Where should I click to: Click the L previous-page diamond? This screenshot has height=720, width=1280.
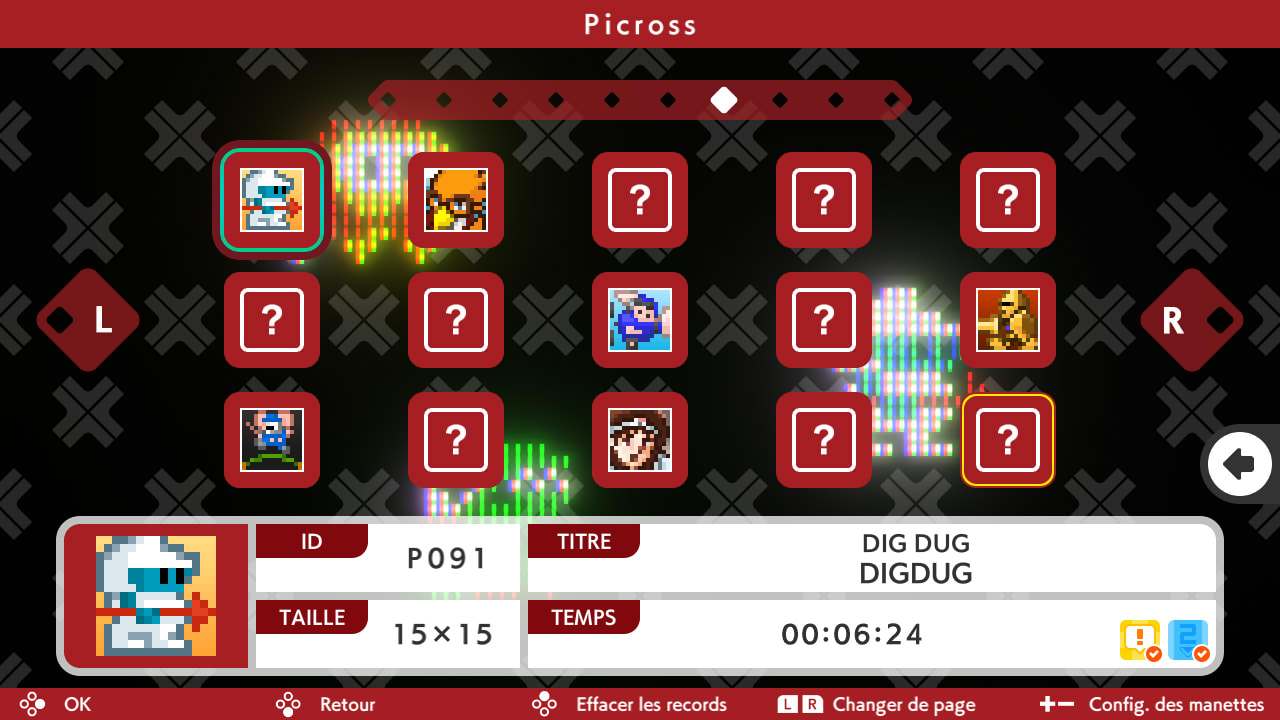[87, 320]
